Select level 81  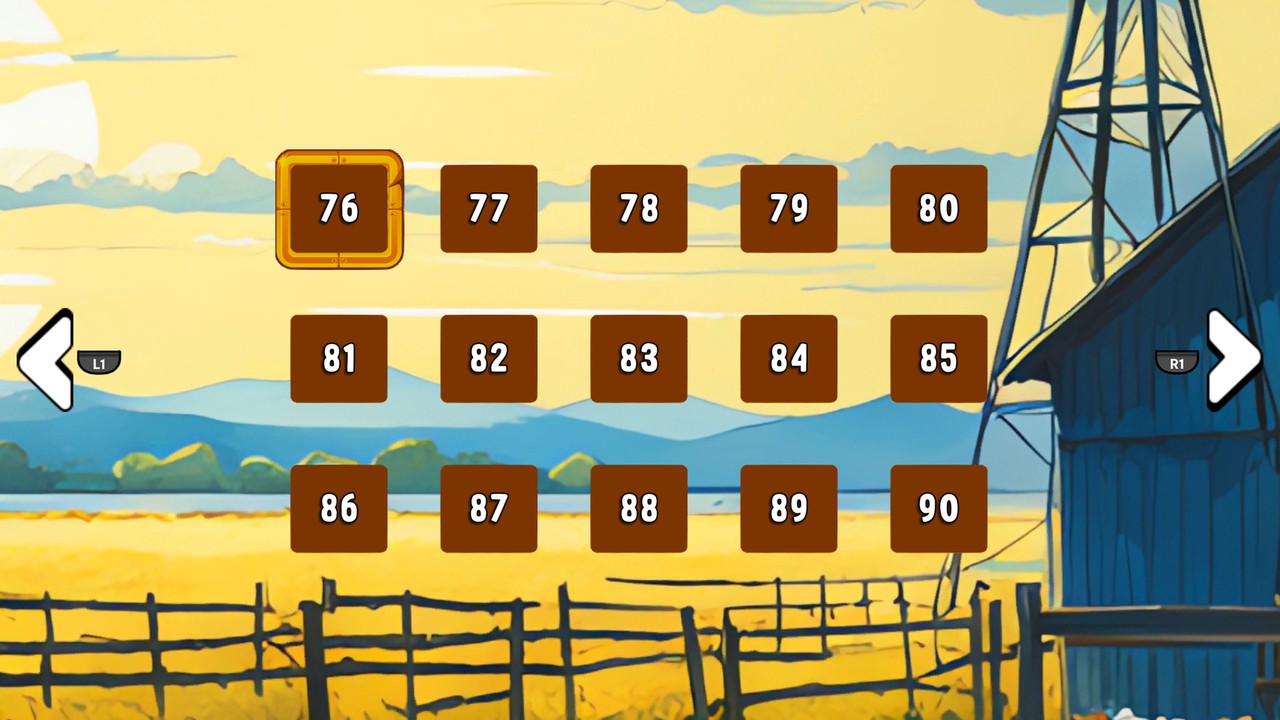tap(339, 359)
